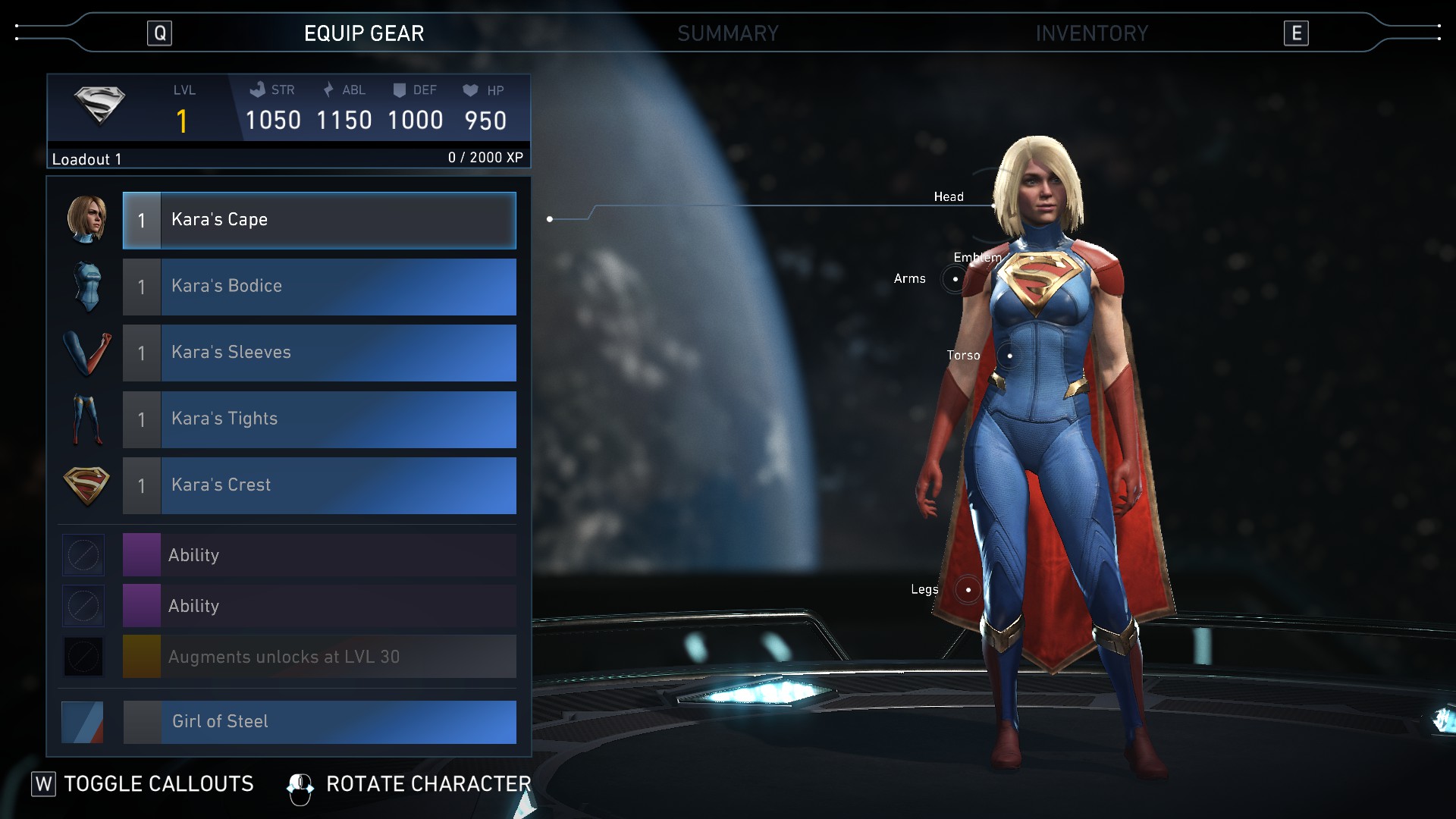Select the Arms callout marker

(x=955, y=279)
